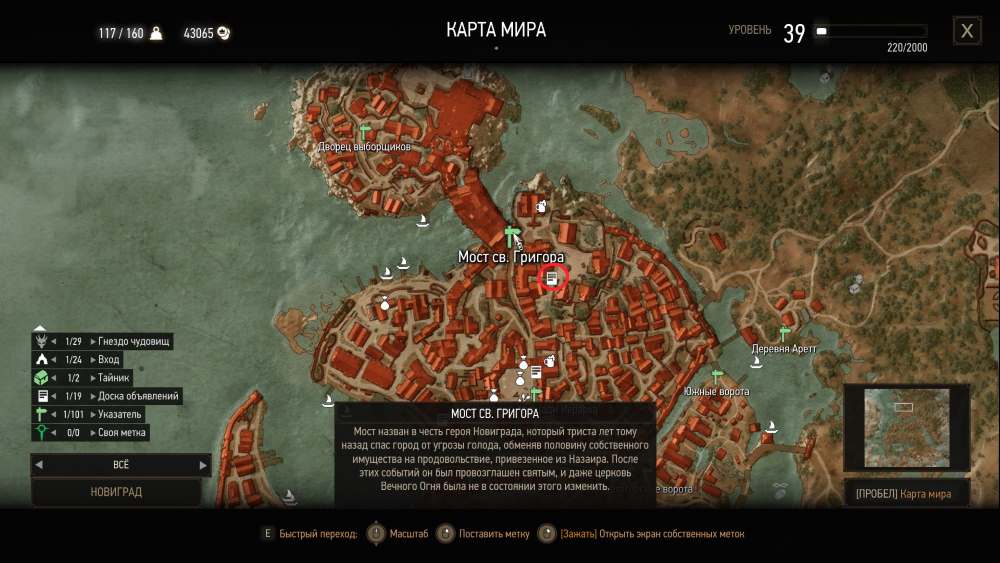Image resolution: width=1000 pixels, height=563 pixels.
Task: Select the Южные ворота signpost marker
Action: coord(717,377)
